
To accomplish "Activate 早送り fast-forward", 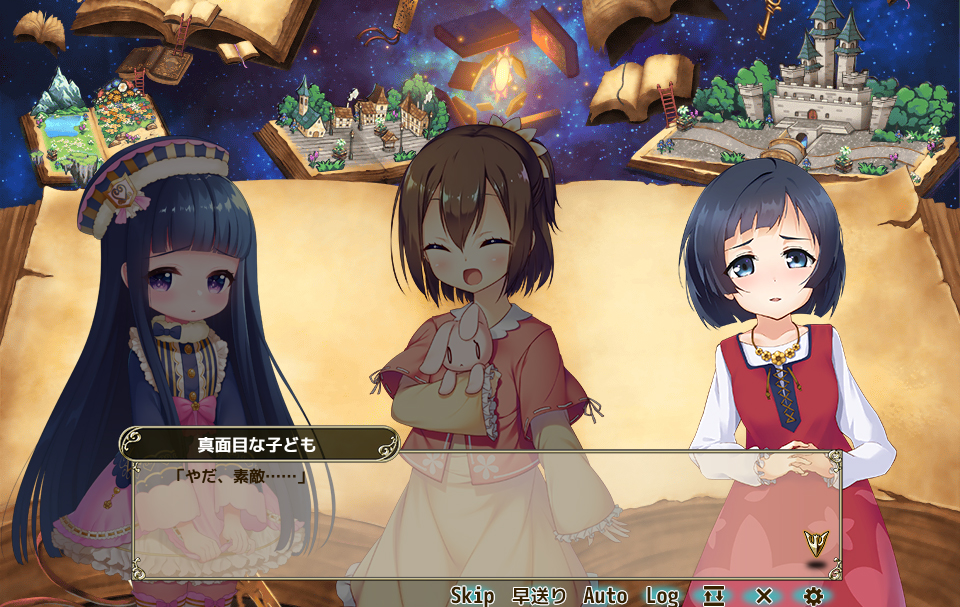I will coord(539,596).
